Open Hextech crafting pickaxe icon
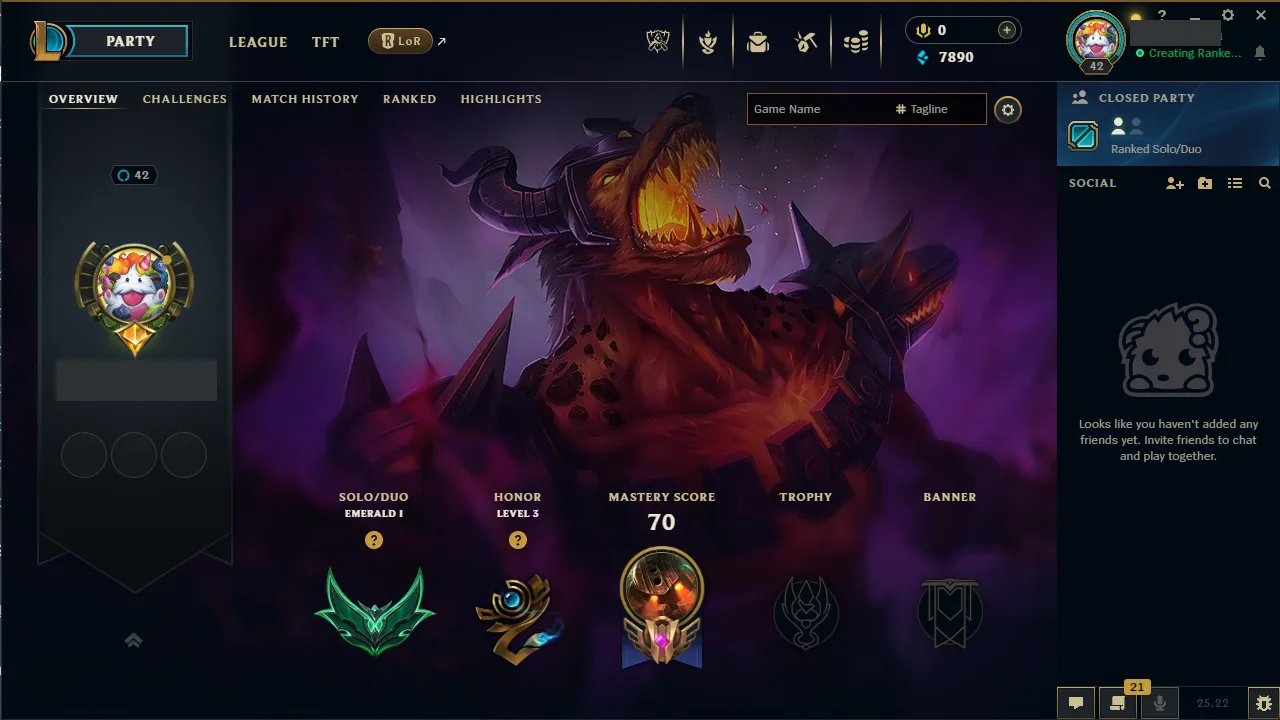 point(806,42)
